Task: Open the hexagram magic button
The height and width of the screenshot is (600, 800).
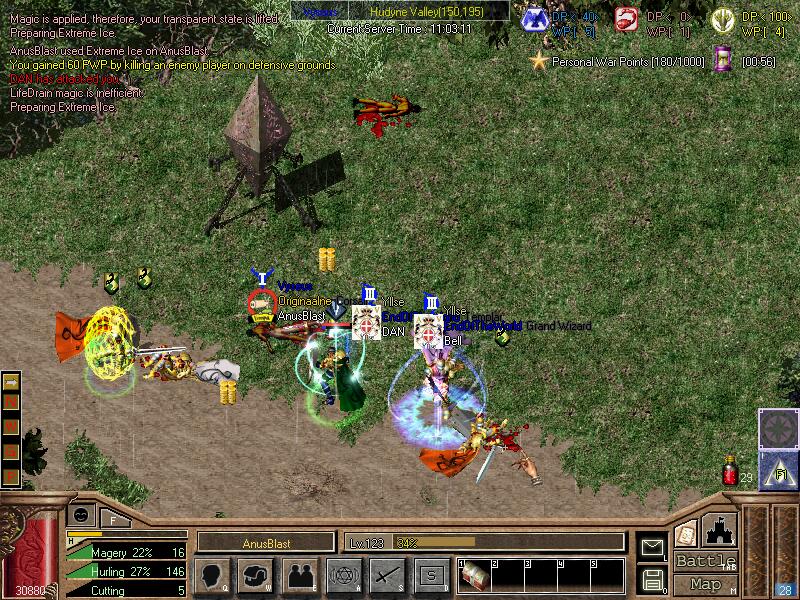Action: coord(342,575)
